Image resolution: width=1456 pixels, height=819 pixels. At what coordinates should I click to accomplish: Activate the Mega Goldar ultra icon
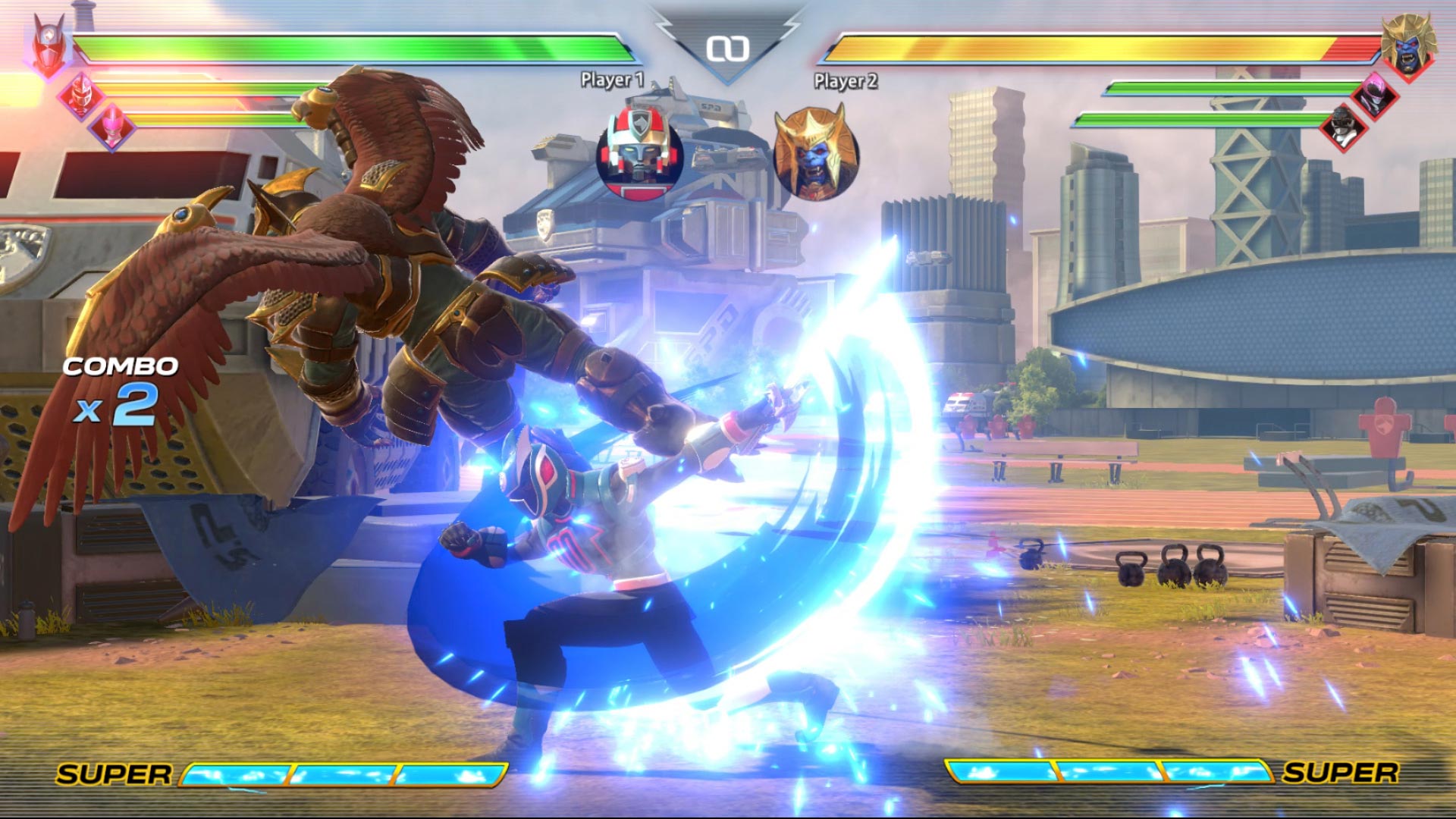(x=816, y=153)
